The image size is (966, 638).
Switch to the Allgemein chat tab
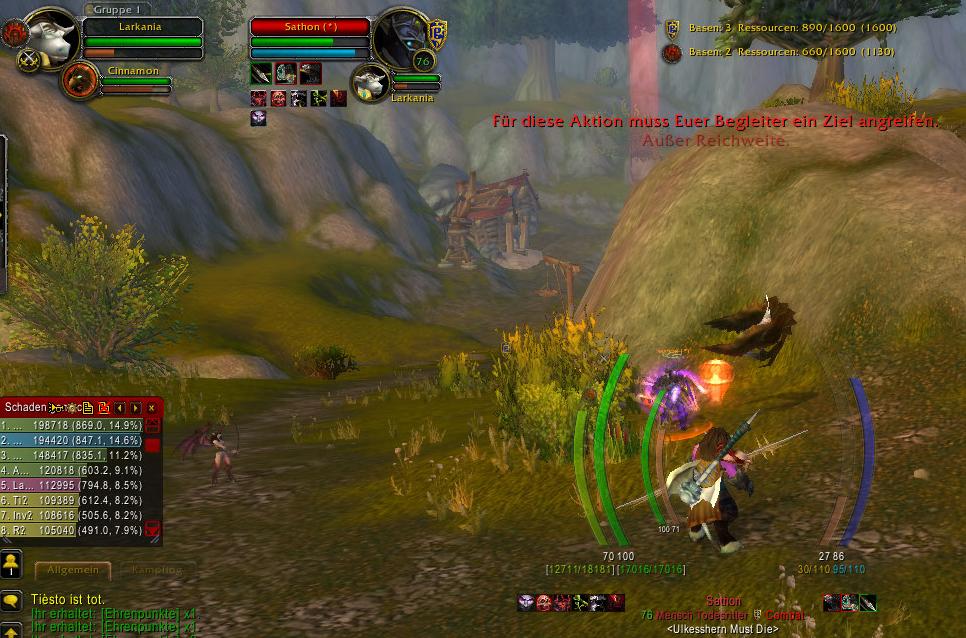pyautogui.click(x=73, y=570)
